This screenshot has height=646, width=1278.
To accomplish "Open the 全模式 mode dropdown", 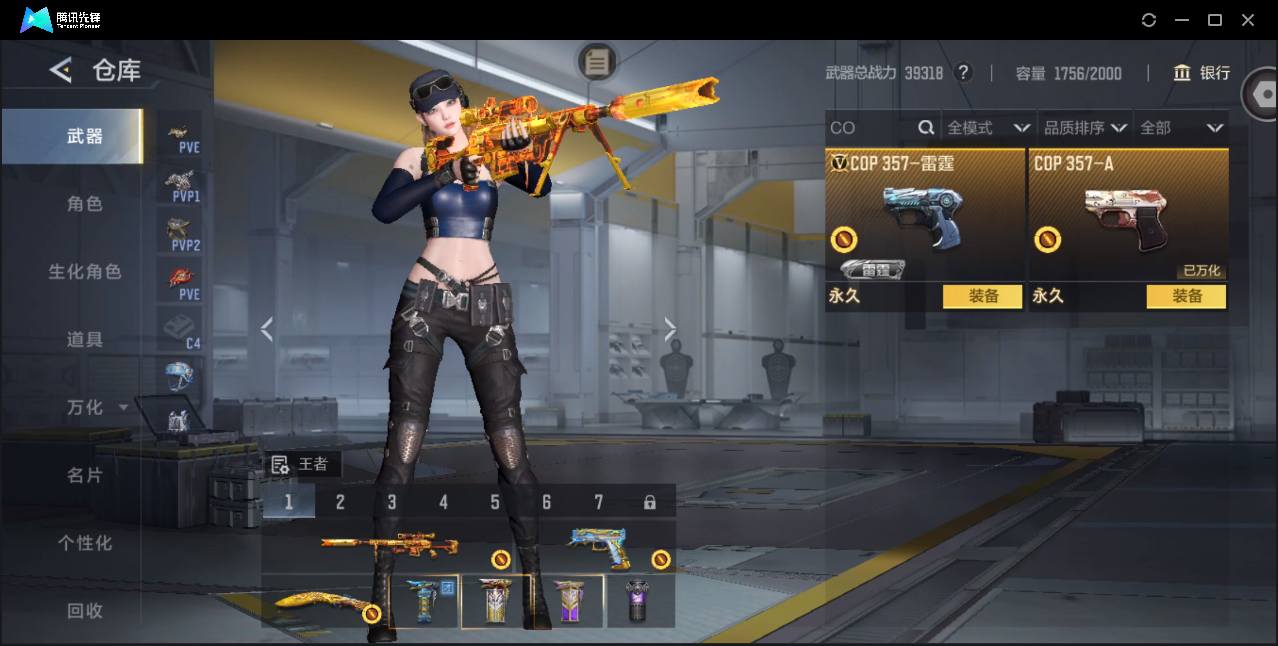I will pyautogui.click(x=988, y=128).
